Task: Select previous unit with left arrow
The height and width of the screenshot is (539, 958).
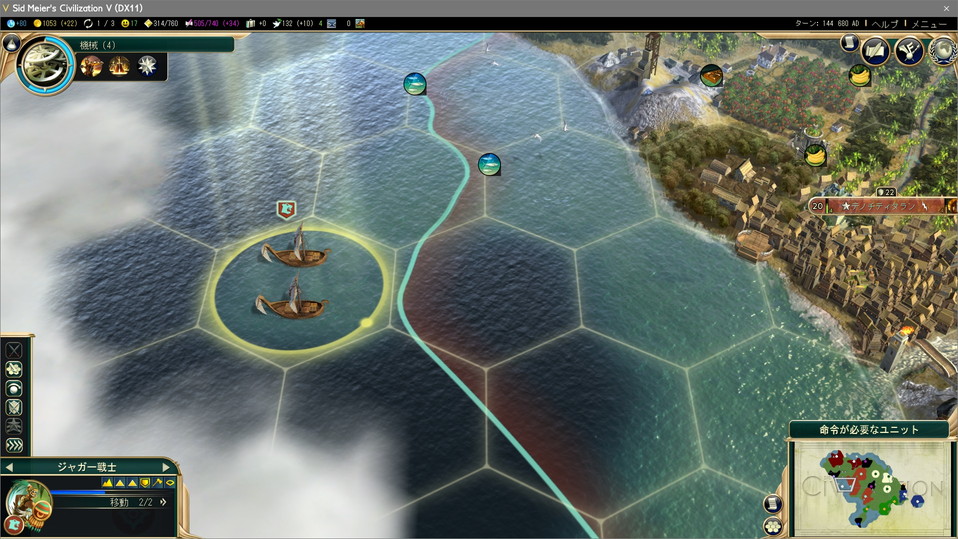Action: point(9,467)
